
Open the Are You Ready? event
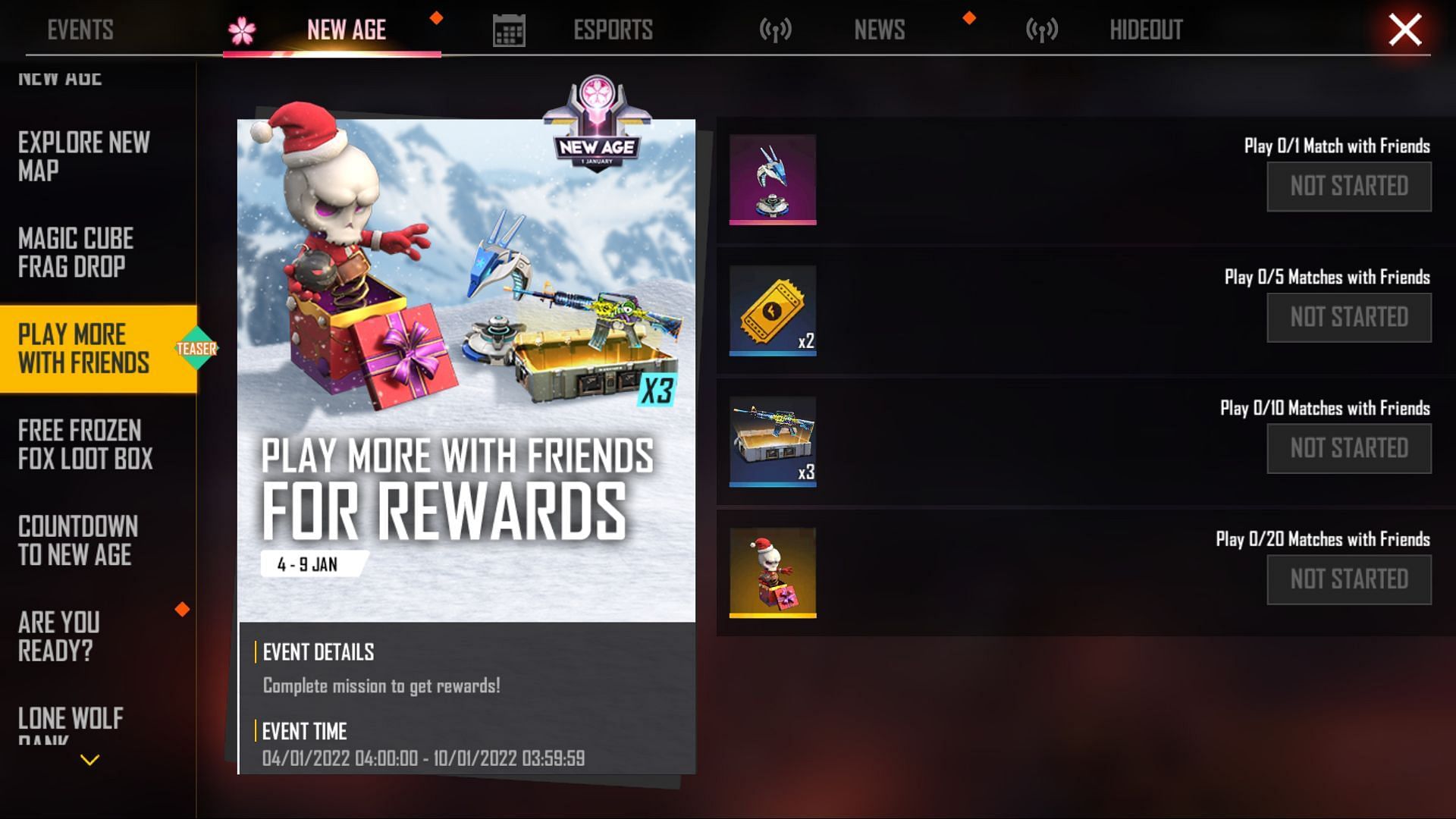pyautogui.click(x=59, y=636)
